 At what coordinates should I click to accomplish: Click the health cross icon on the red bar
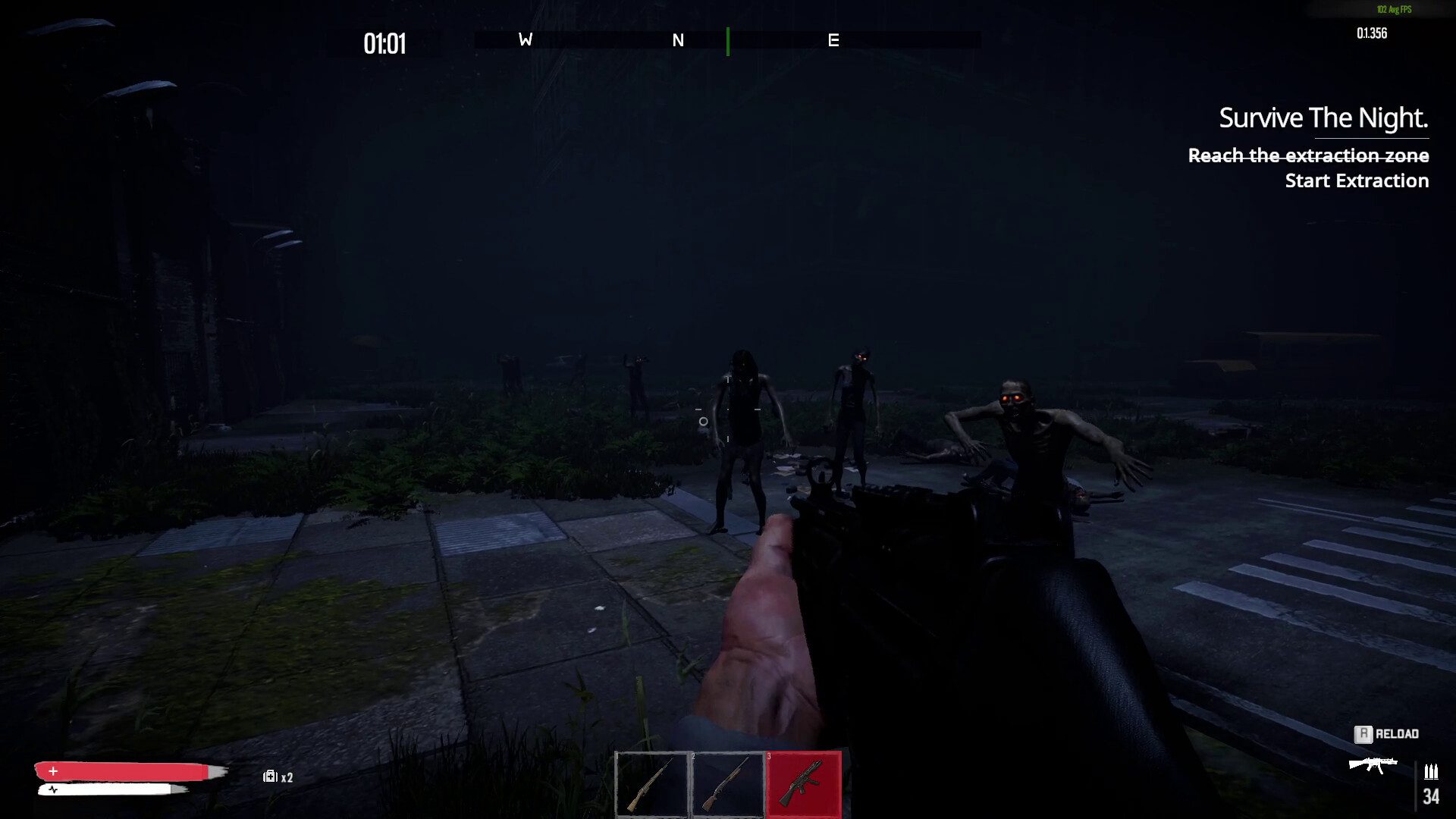52,771
